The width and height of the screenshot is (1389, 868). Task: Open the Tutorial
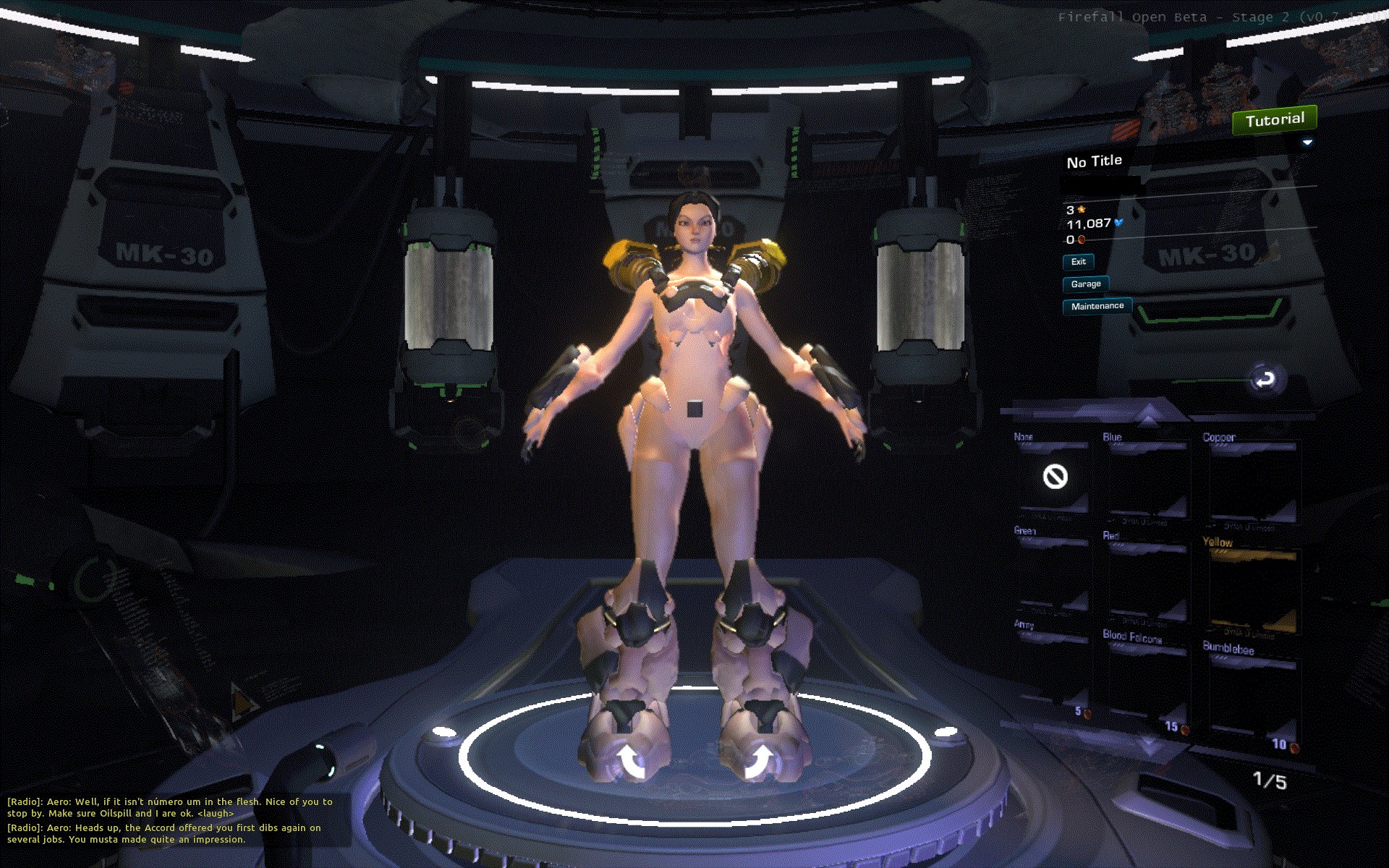[x=1274, y=119]
